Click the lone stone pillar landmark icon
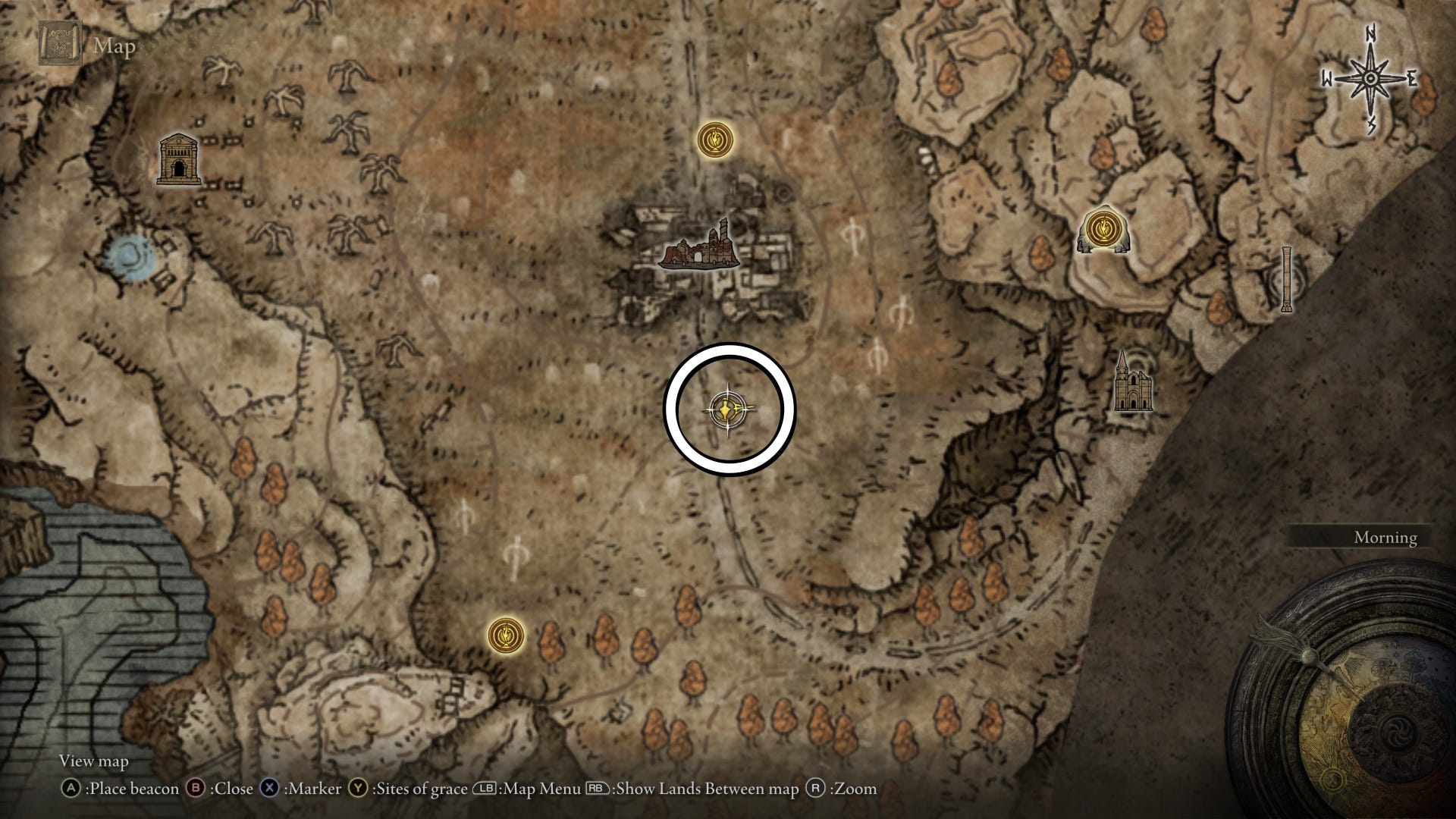The image size is (1456, 819). [1285, 279]
